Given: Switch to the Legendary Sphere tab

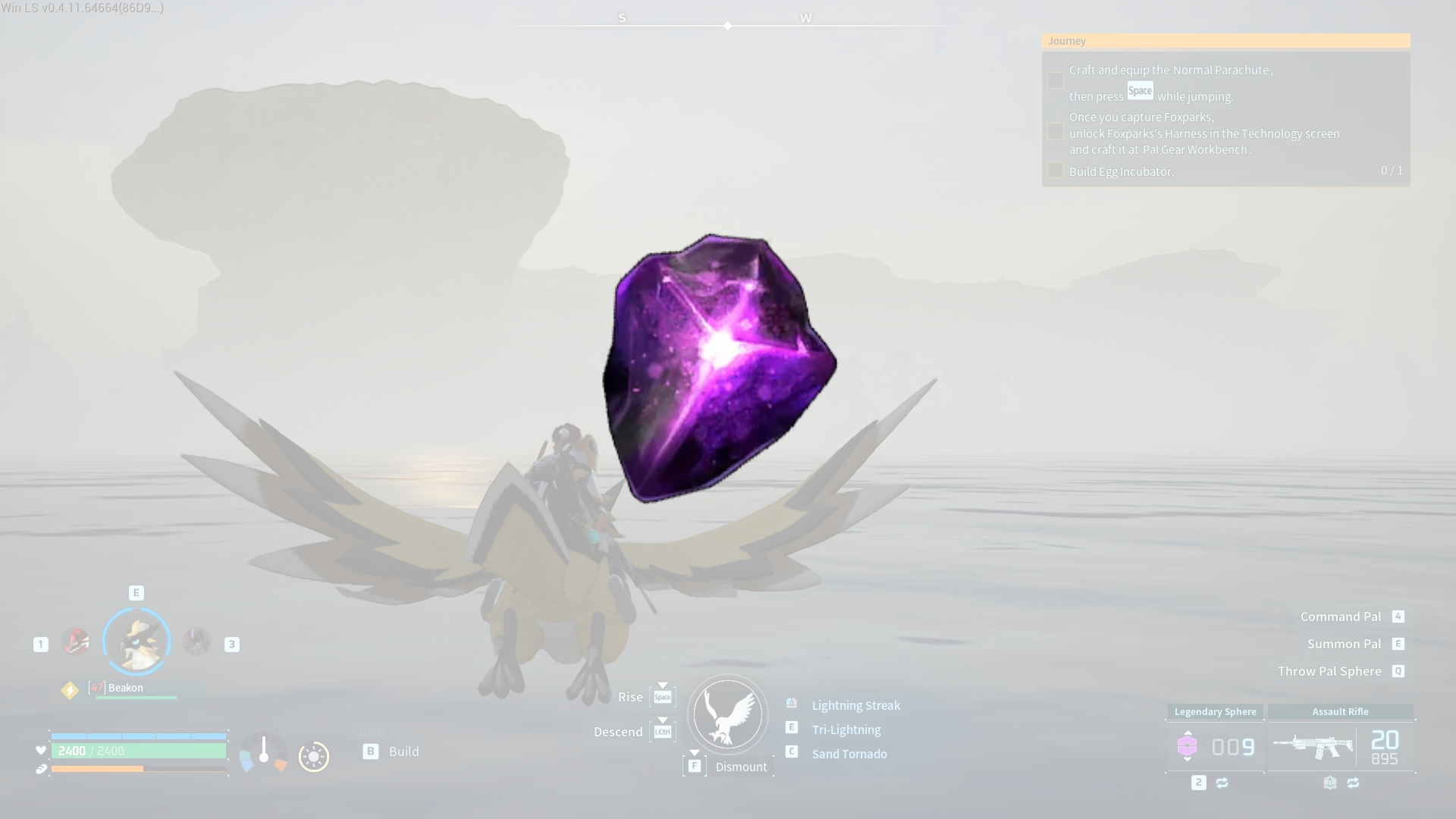Looking at the screenshot, I should 1214,711.
